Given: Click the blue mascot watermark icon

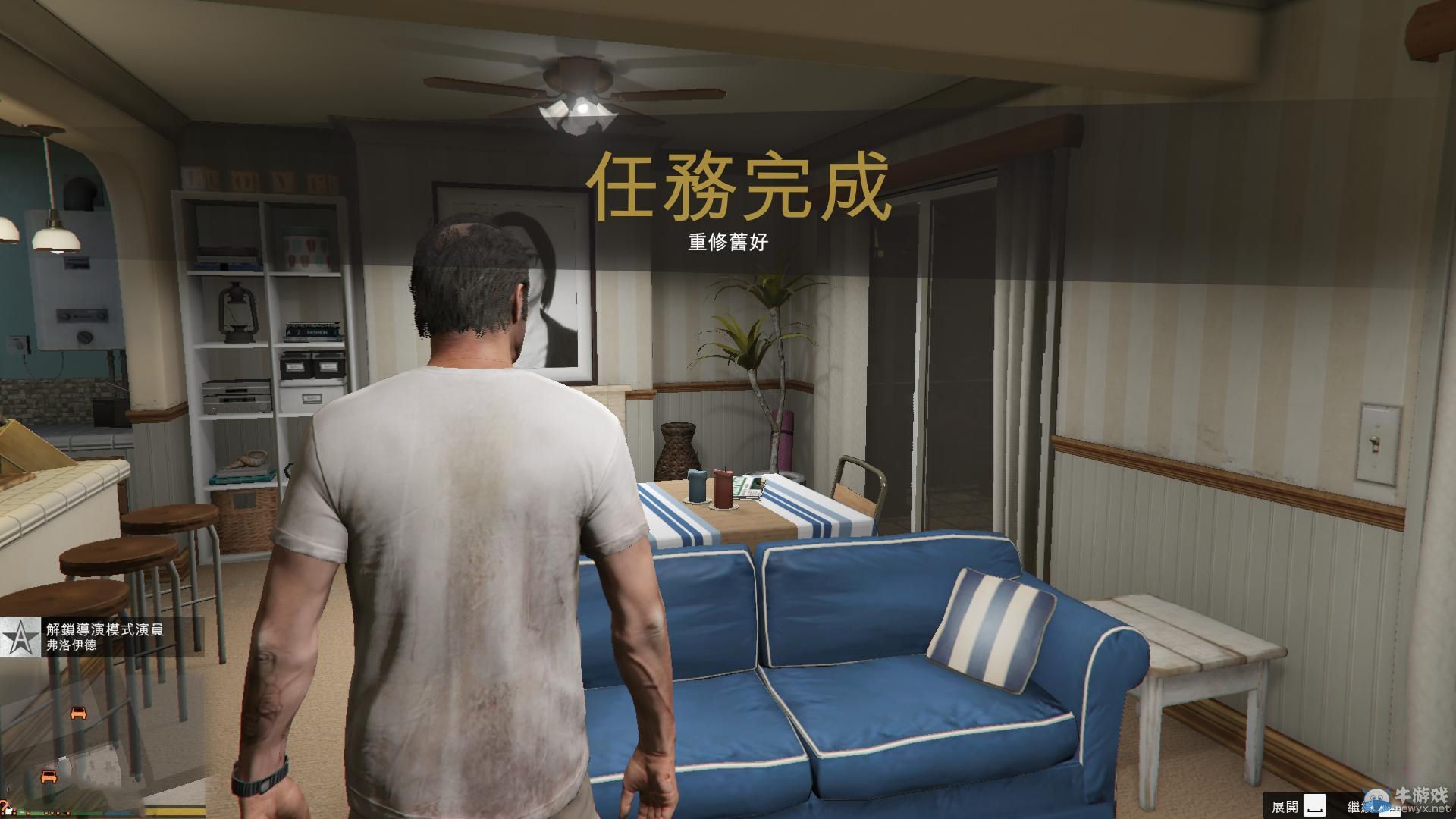Looking at the screenshot, I should (x=1376, y=800).
